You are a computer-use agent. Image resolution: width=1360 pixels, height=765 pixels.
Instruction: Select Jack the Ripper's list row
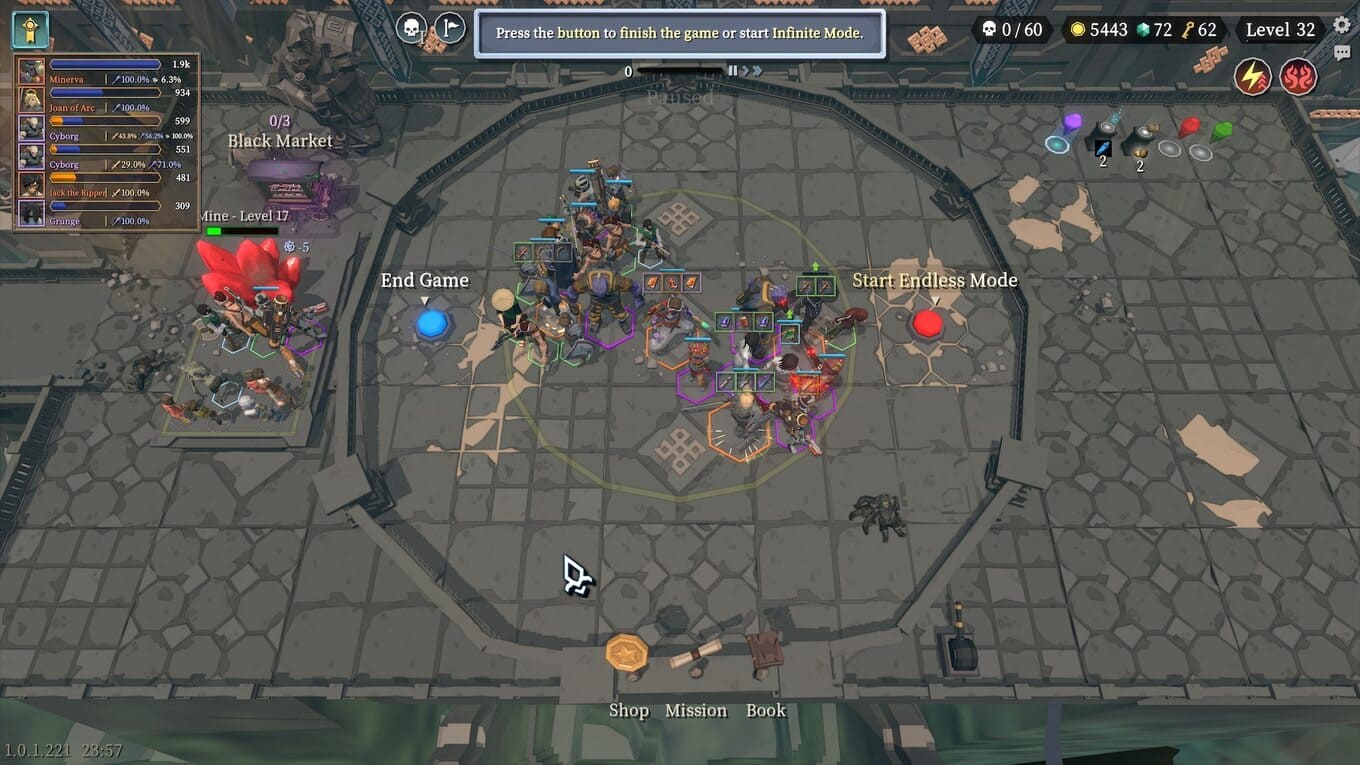(105, 185)
